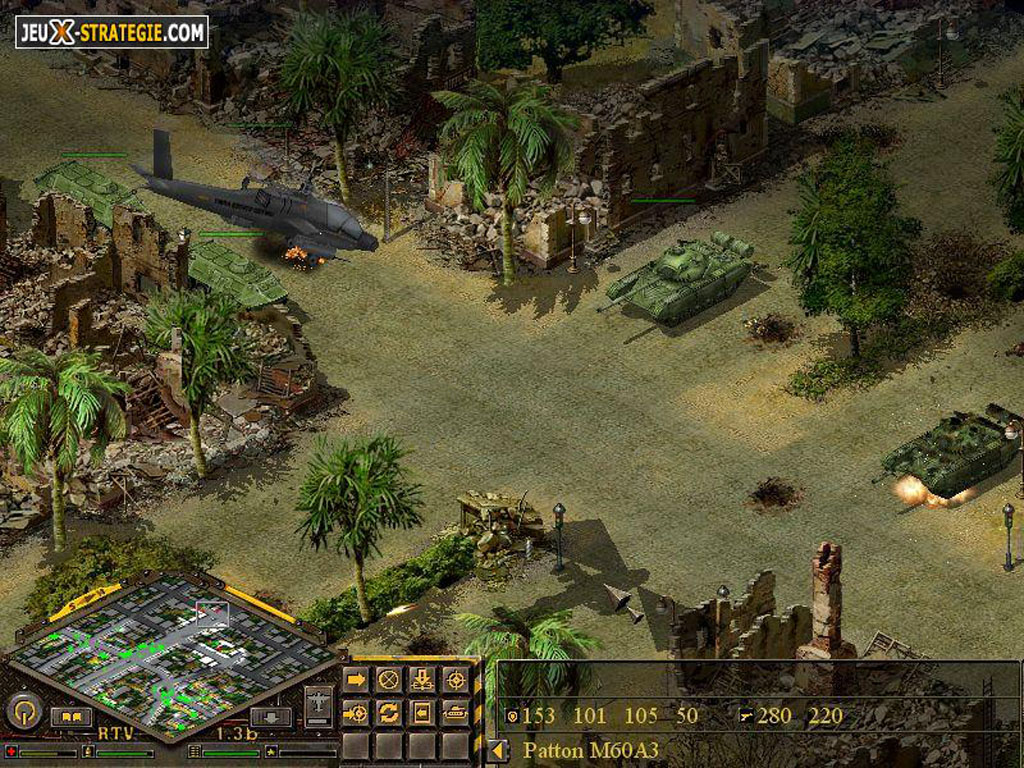This screenshot has width=1024, height=768.
Task: Collapse unit panel with the left arrow
Action: 496,749
